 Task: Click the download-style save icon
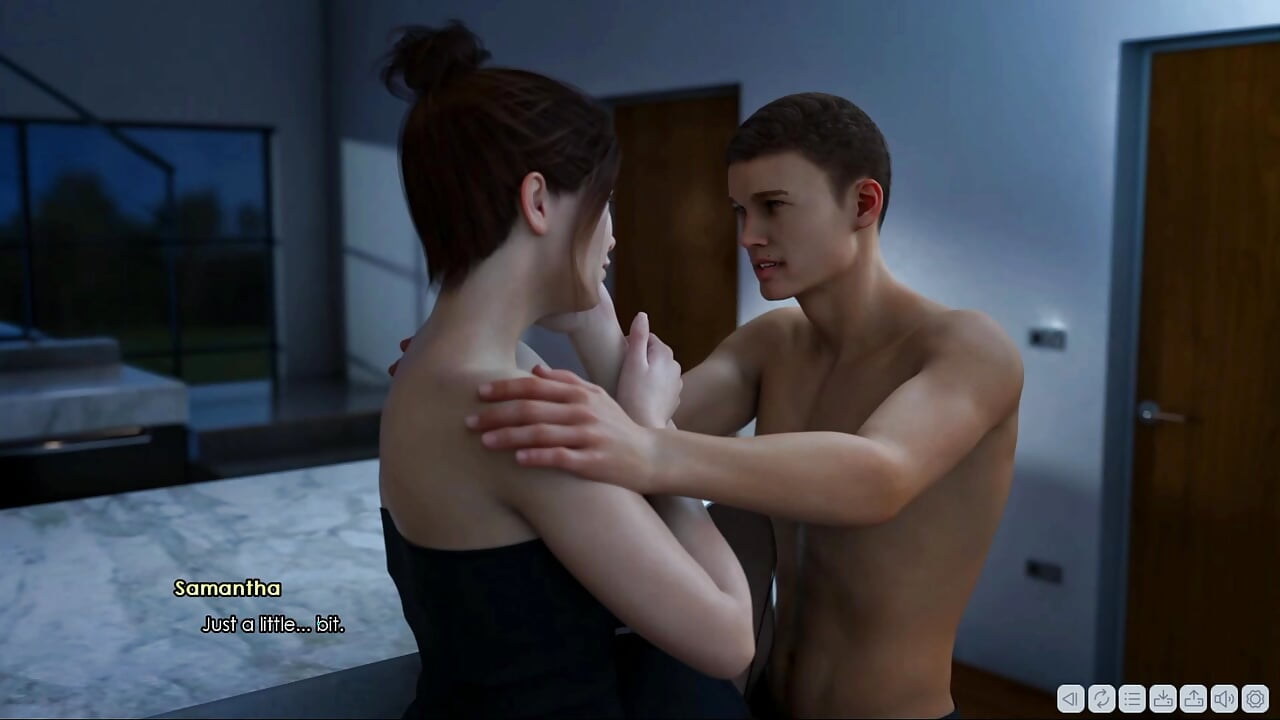point(1163,699)
